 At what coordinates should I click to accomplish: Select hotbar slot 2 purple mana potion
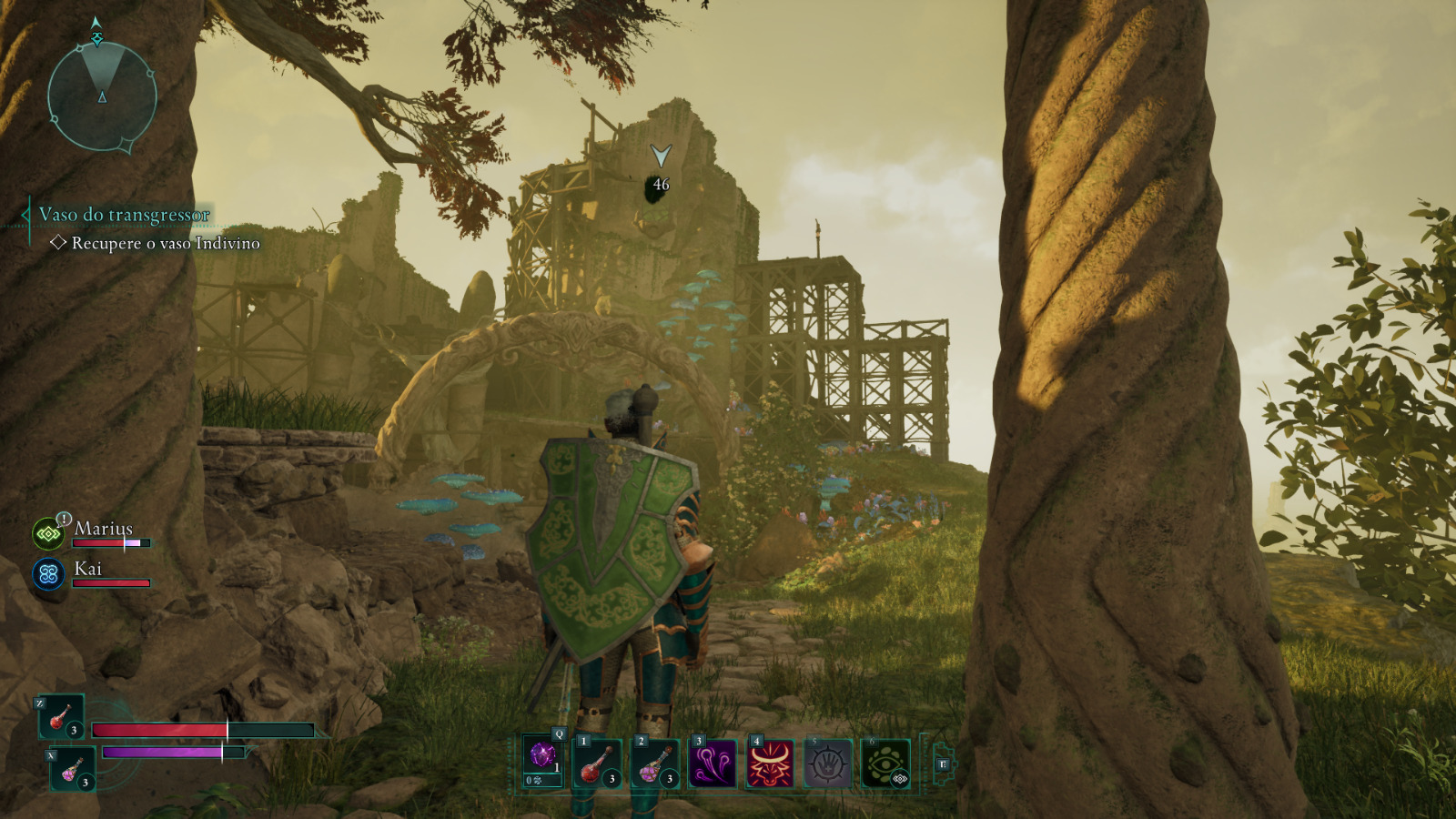click(x=655, y=763)
